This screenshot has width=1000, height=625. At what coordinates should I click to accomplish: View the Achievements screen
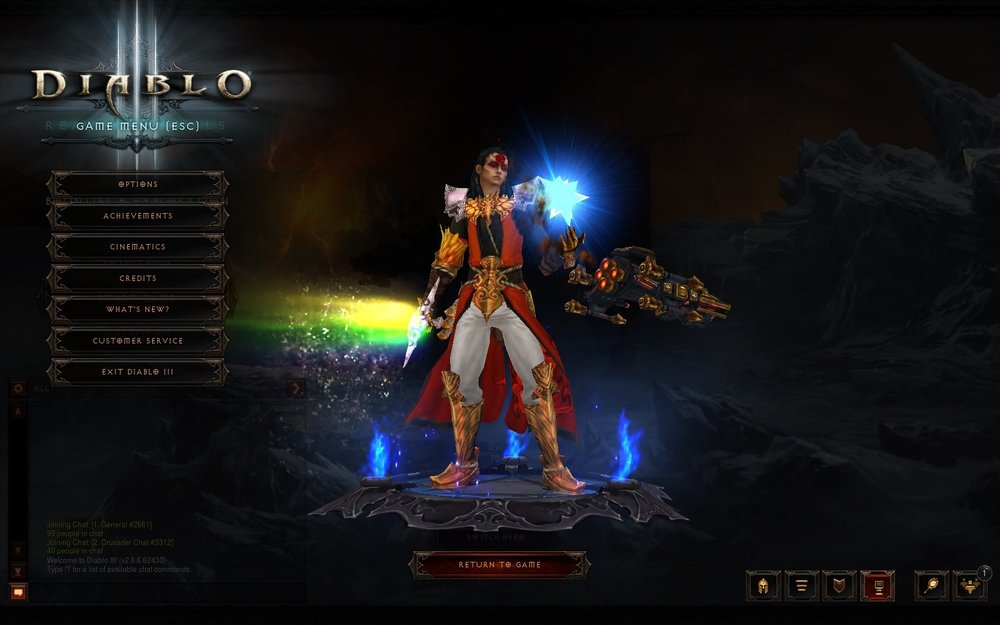click(138, 216)
